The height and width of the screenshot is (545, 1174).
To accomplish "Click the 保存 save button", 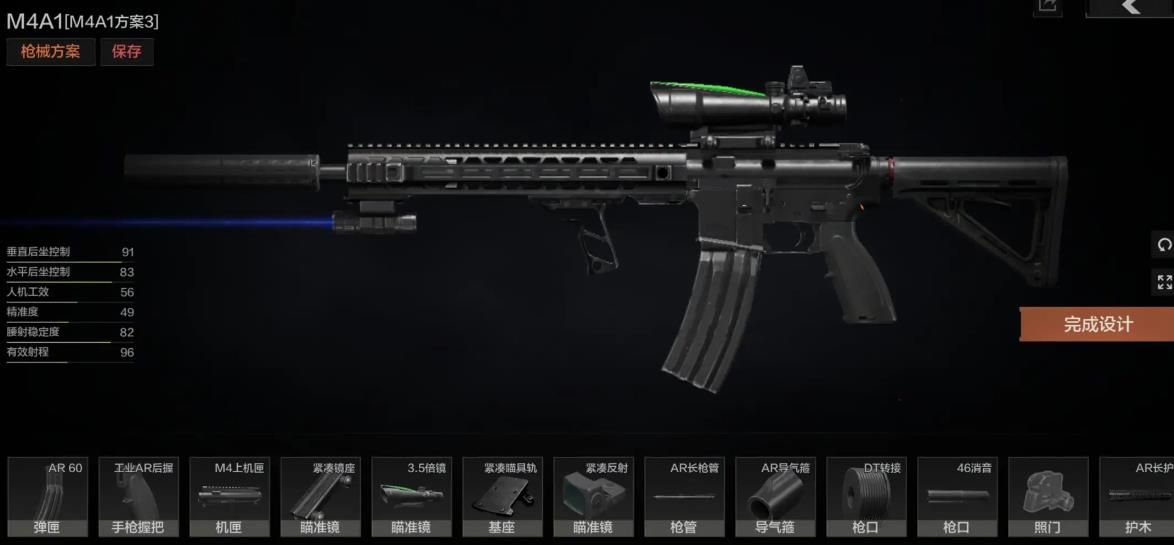I will tap(127, 52).
